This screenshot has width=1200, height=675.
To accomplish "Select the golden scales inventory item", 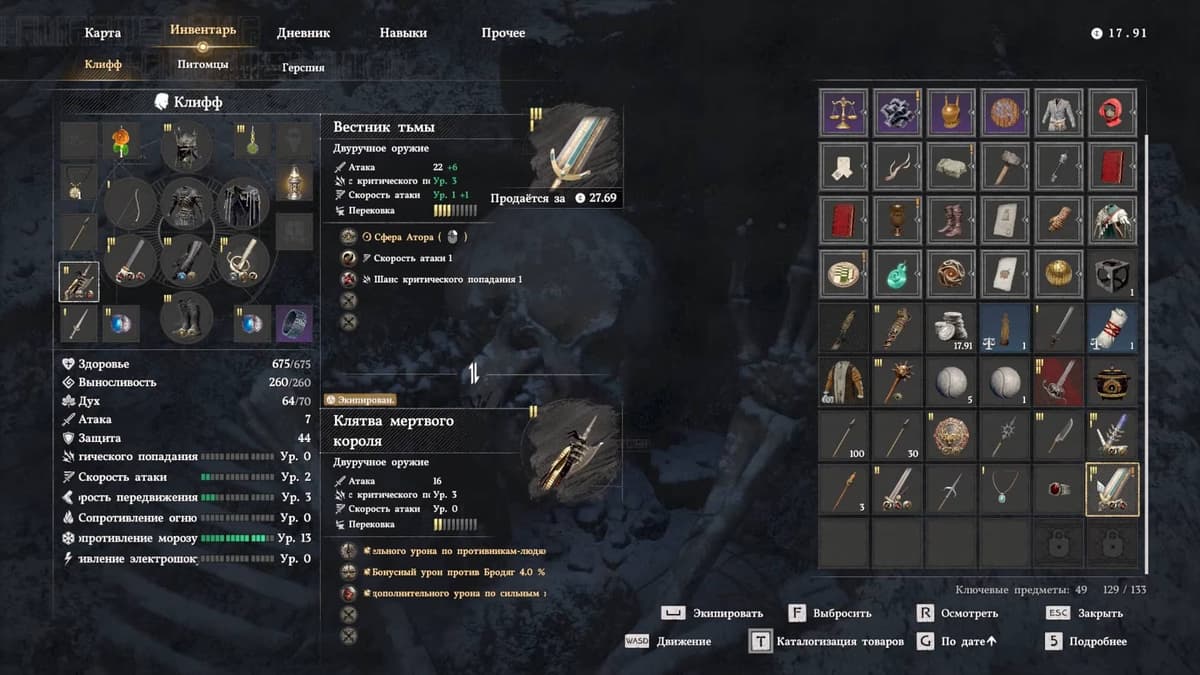I will click(845, 111).
